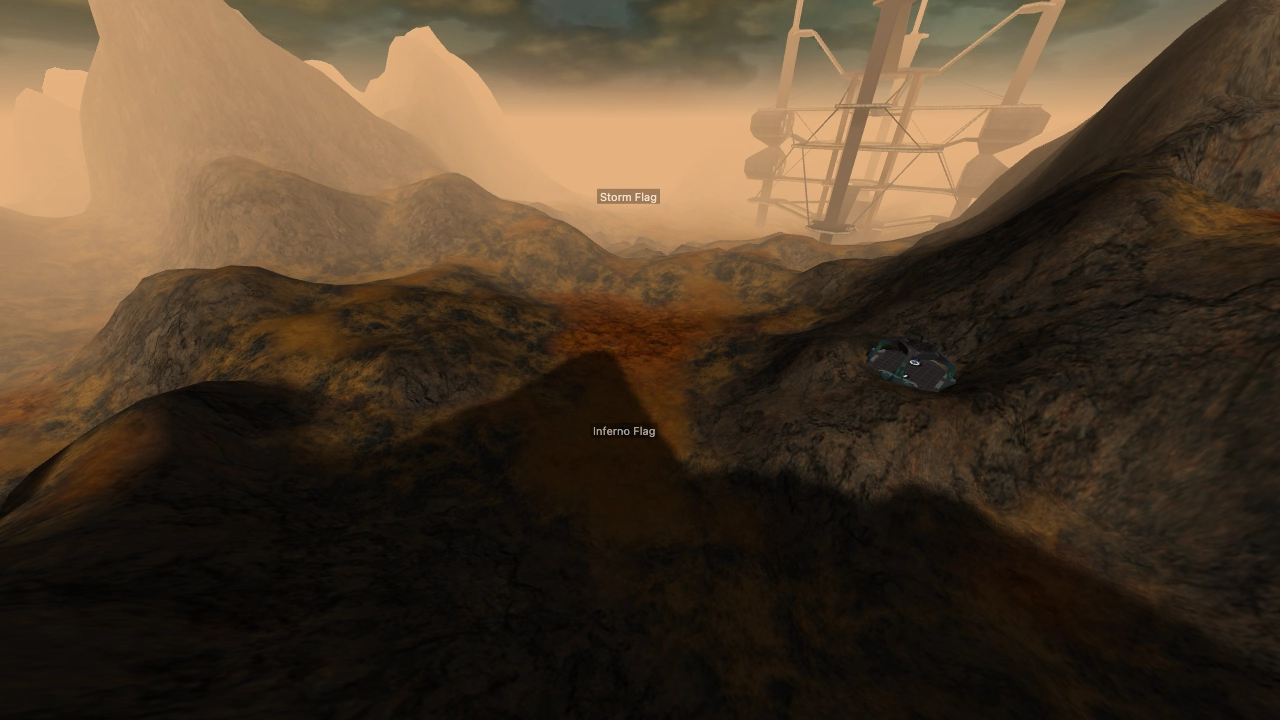Click the small white disc on the platform deck
Viewport: 1280px width, 720px height.
[x=905, y=375]
